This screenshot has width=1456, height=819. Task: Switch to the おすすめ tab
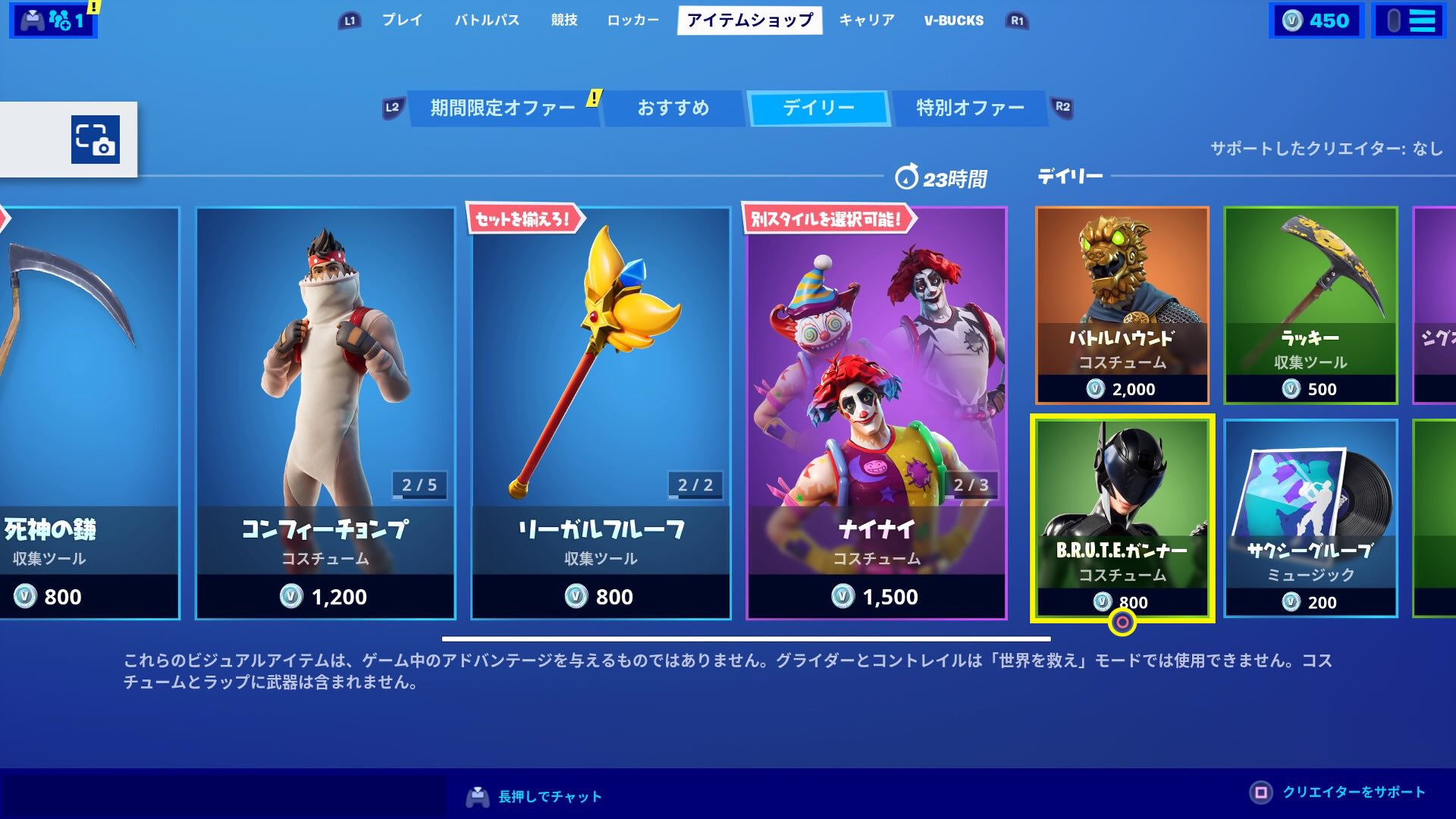pyautogui.click(x=673, y=107)
